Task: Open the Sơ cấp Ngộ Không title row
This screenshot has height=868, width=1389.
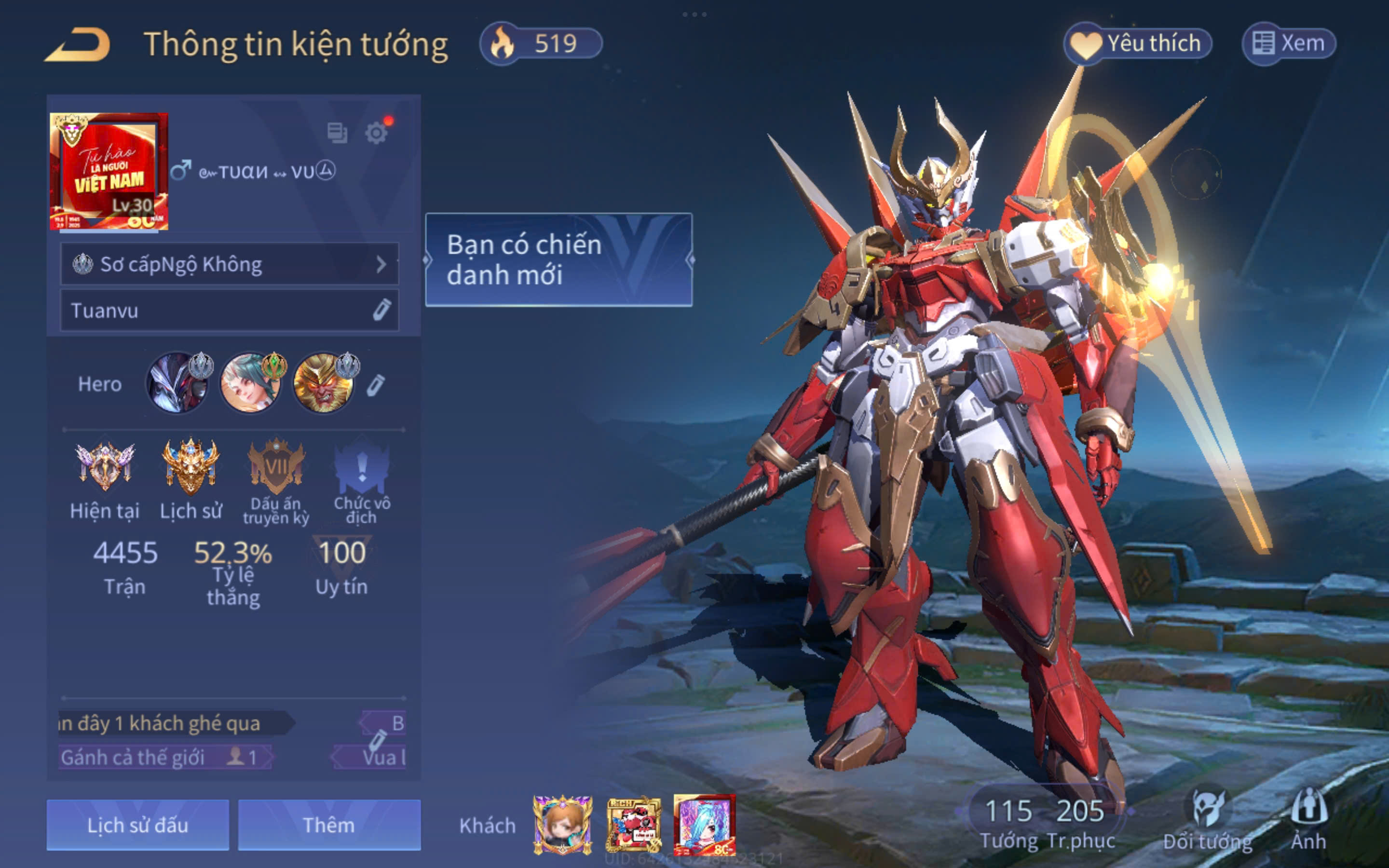Action: [x=230, y=264]
